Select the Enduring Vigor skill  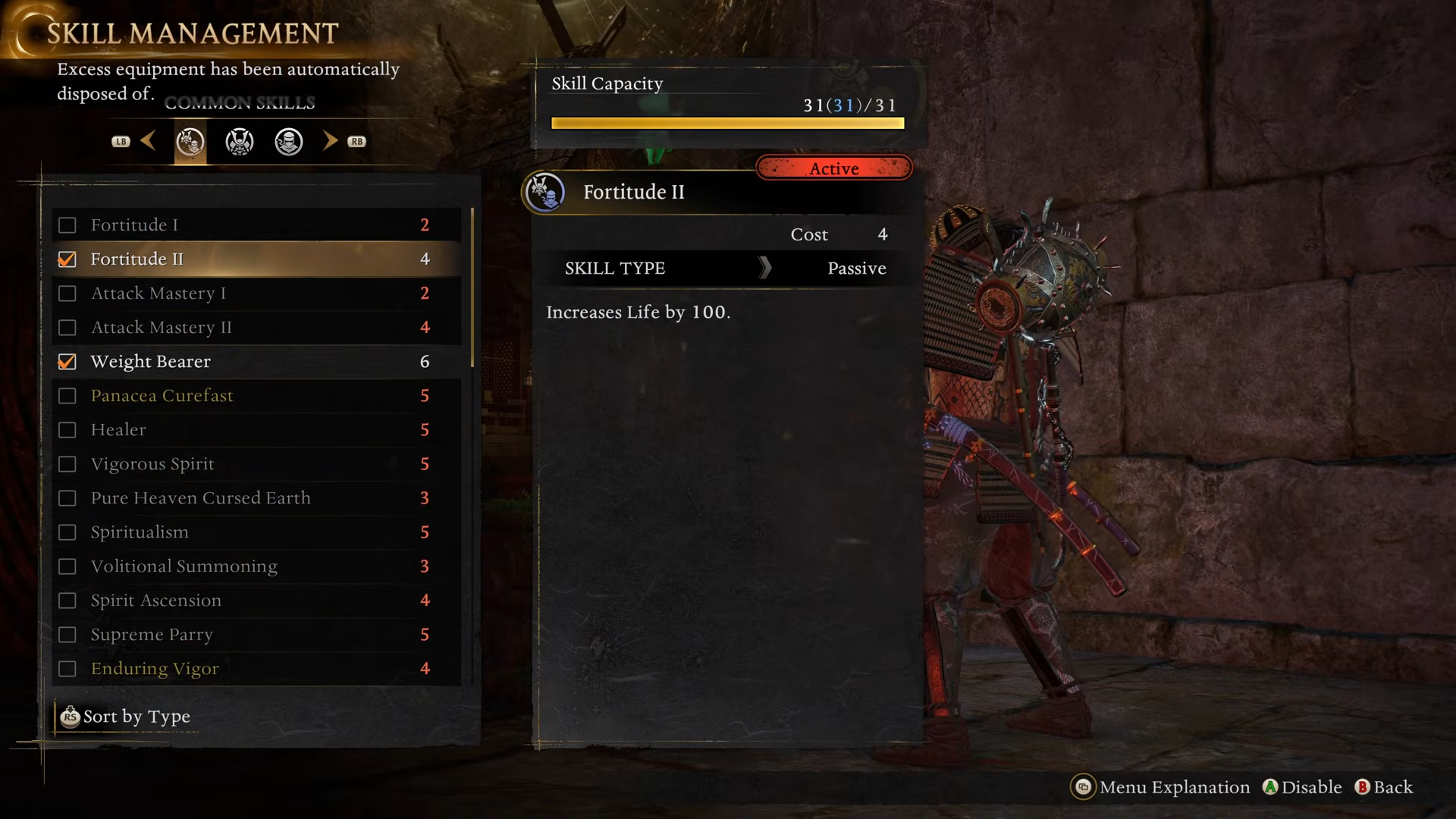click(x=256, y=669)
